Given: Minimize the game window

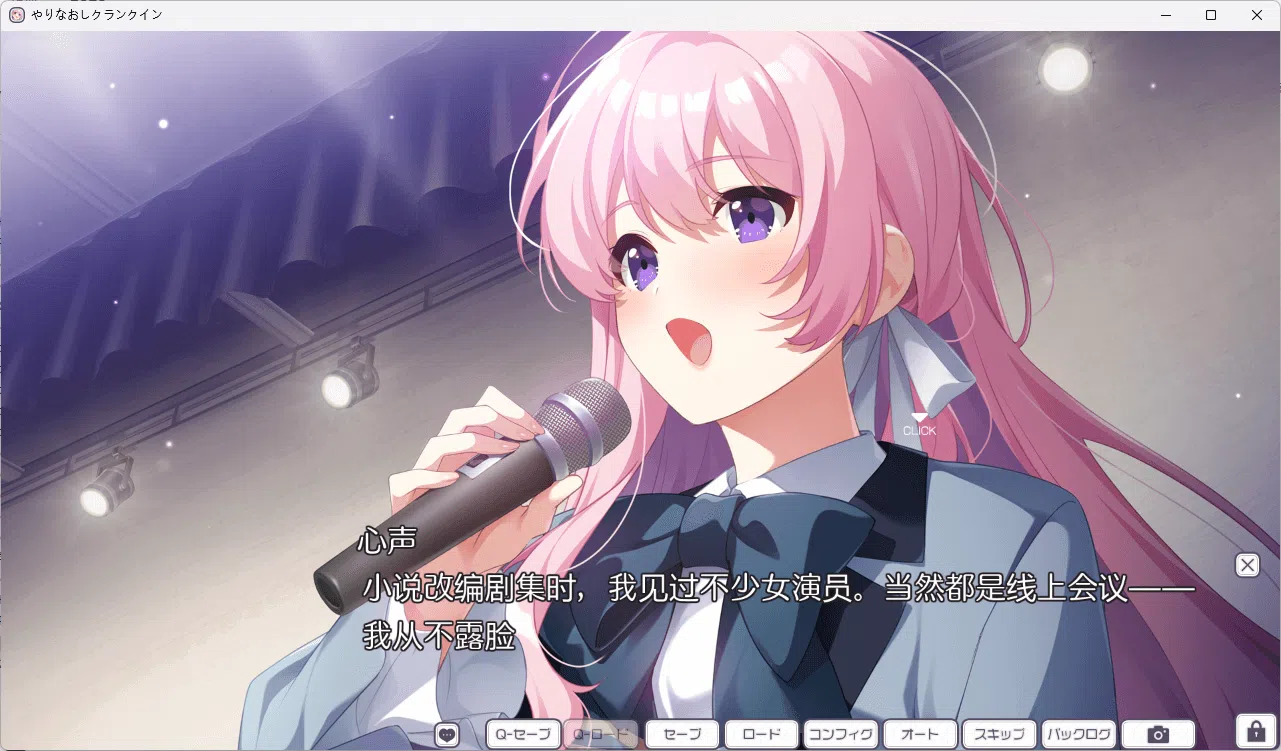Looking at the screenshot, I should (1166, 15).
